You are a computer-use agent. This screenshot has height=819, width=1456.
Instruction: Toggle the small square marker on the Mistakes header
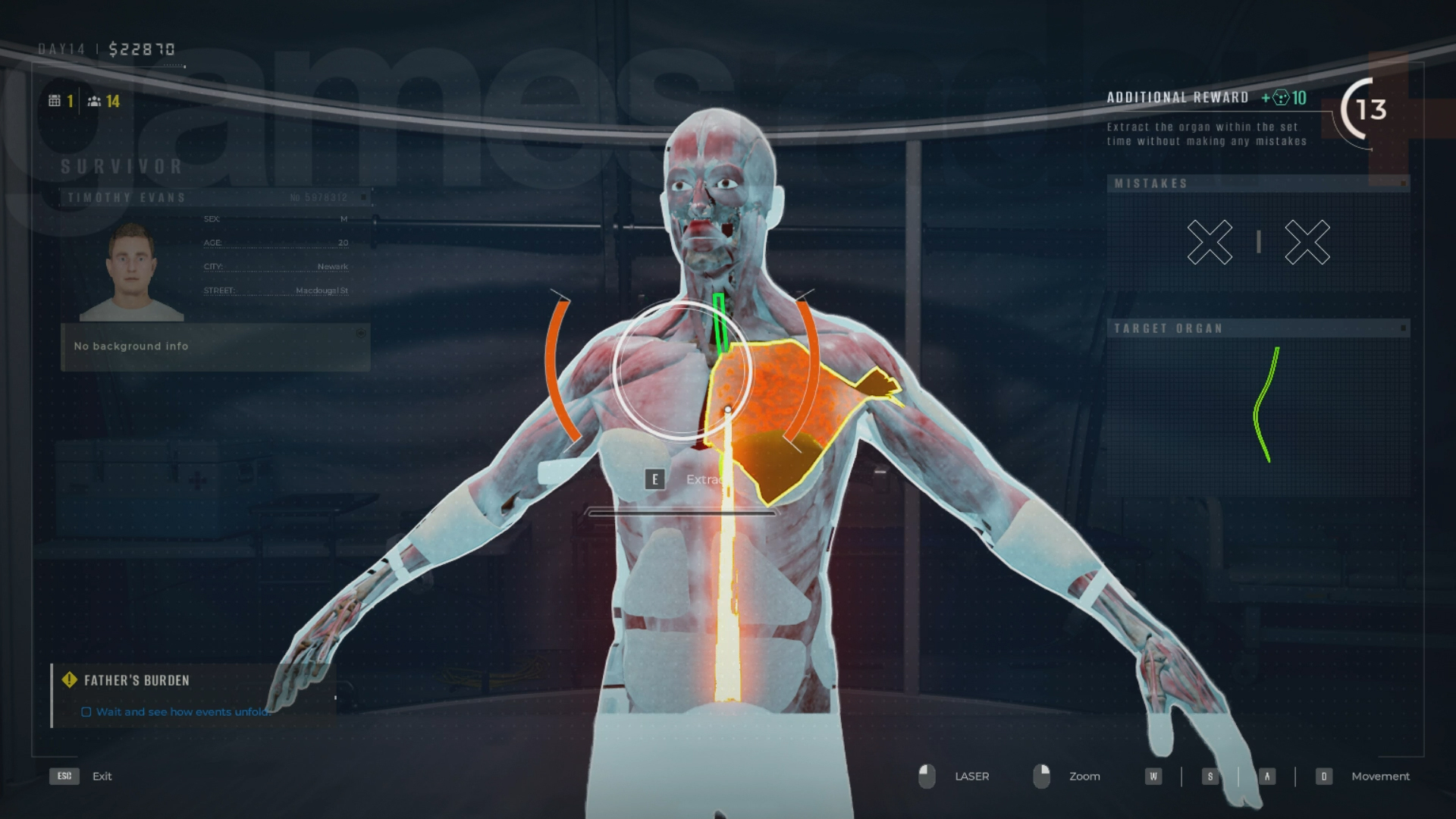point(1404,184)
